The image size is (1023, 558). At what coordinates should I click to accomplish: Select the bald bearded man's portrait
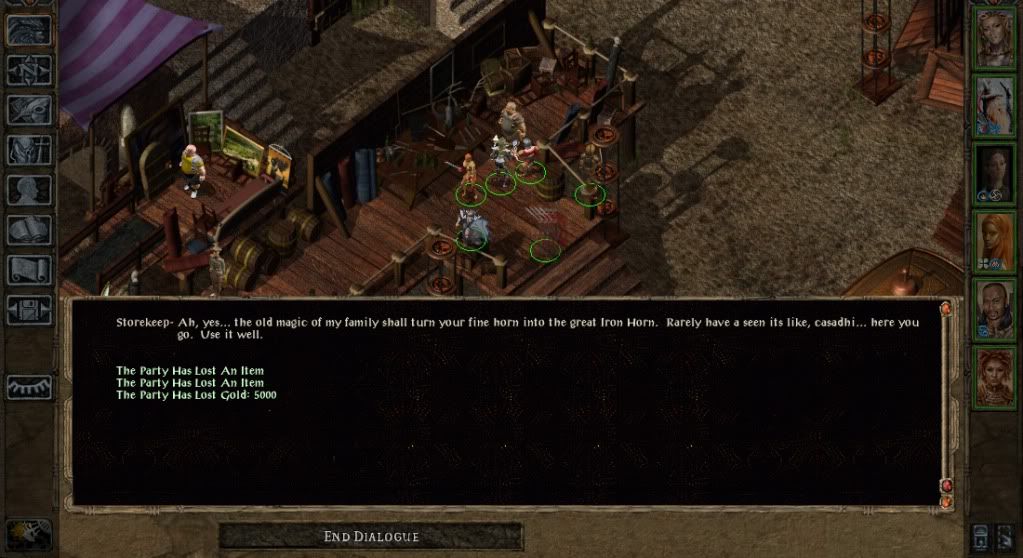pos(996,308)
